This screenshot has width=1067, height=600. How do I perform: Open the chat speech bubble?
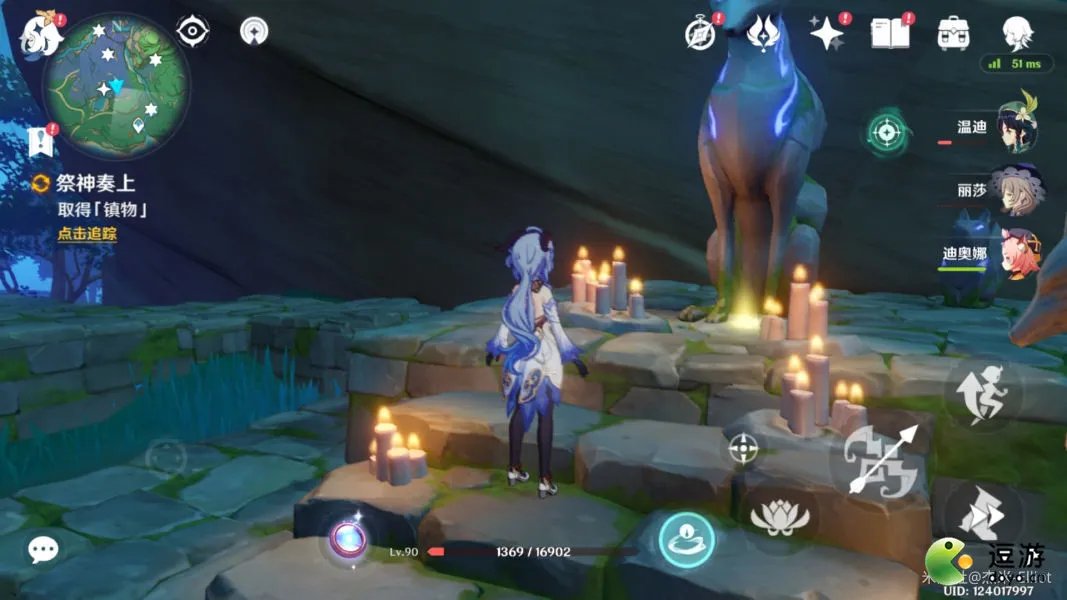coord(44,549)
